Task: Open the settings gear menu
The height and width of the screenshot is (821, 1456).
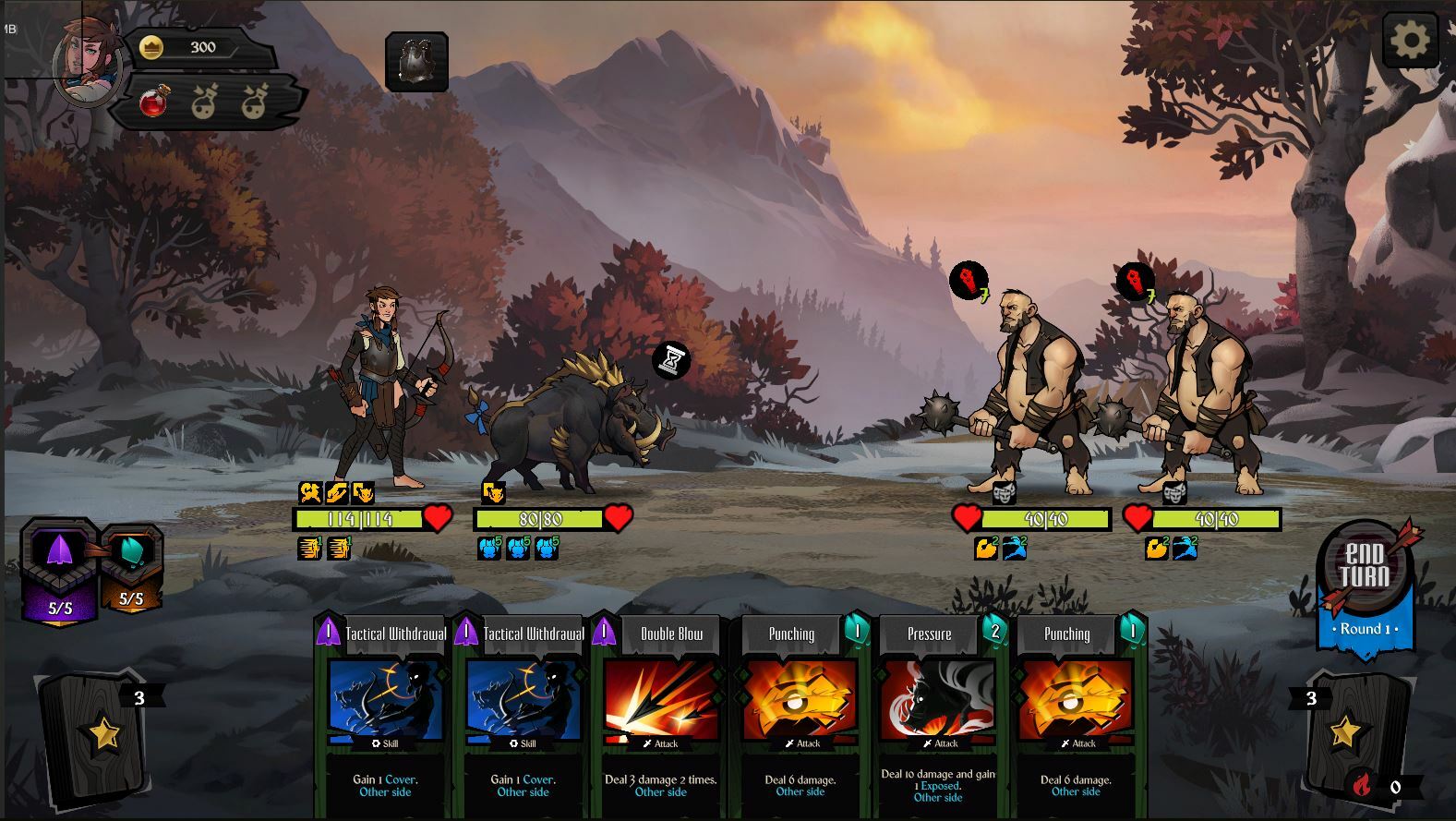Action: (x=1410, y=40)
